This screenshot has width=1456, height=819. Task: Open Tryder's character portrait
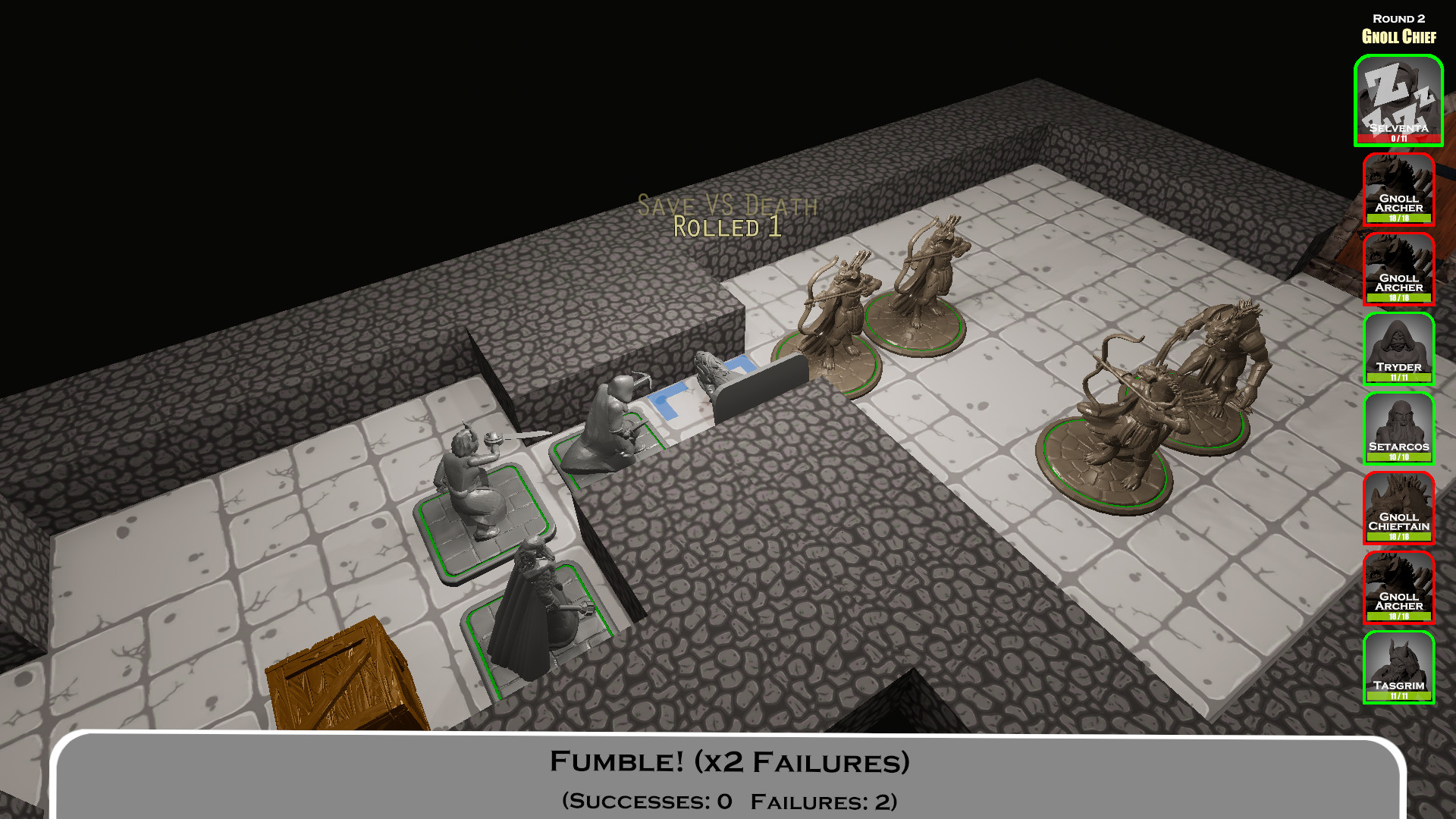[1398, 350]
